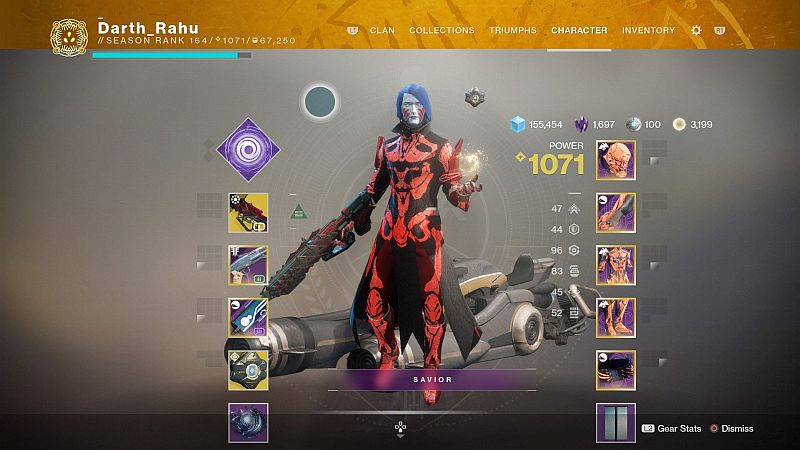Choose the chest armor slot
800x450 pixels.
(616, 265)
